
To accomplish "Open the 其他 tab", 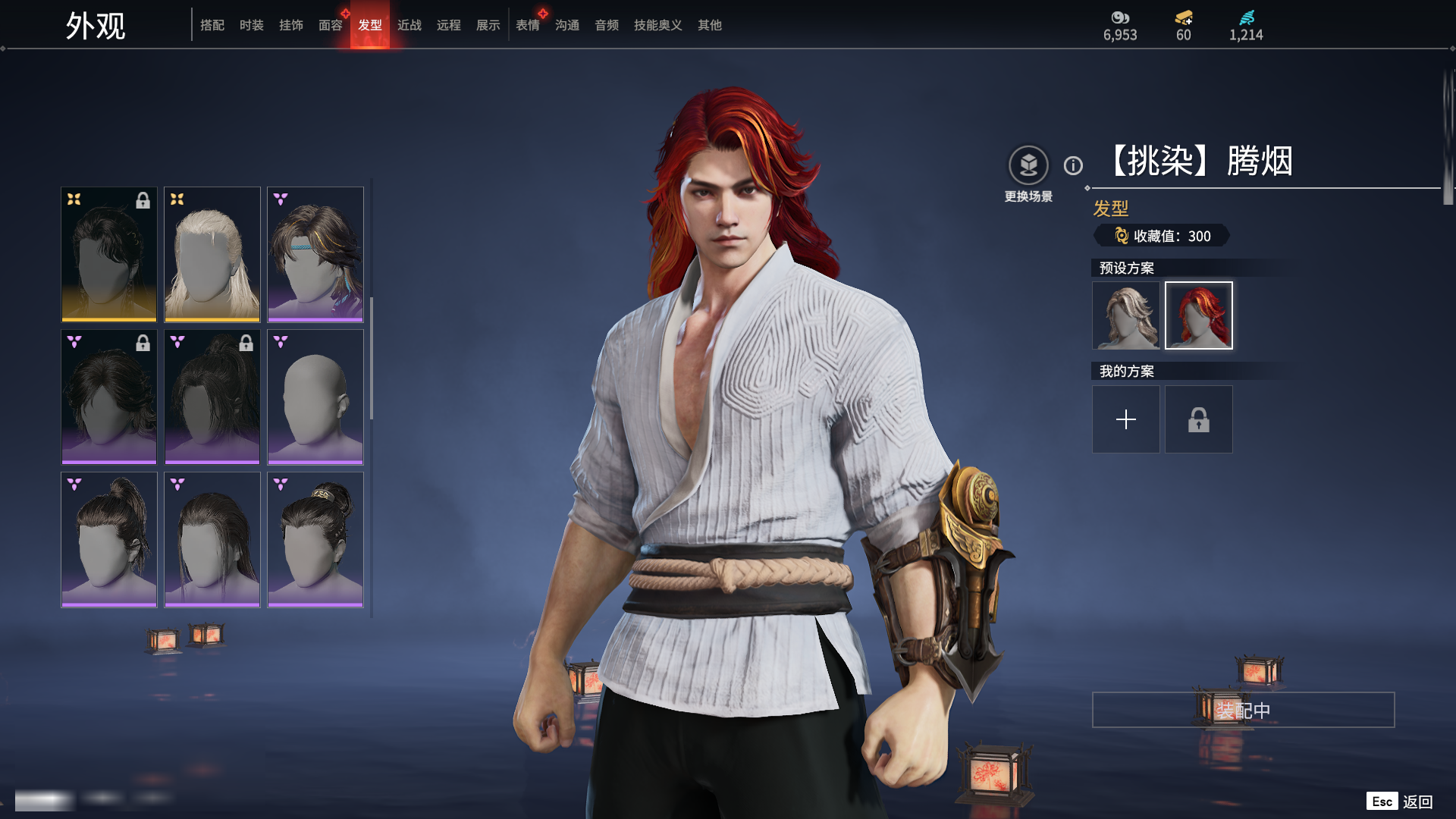I will point(710,25).
